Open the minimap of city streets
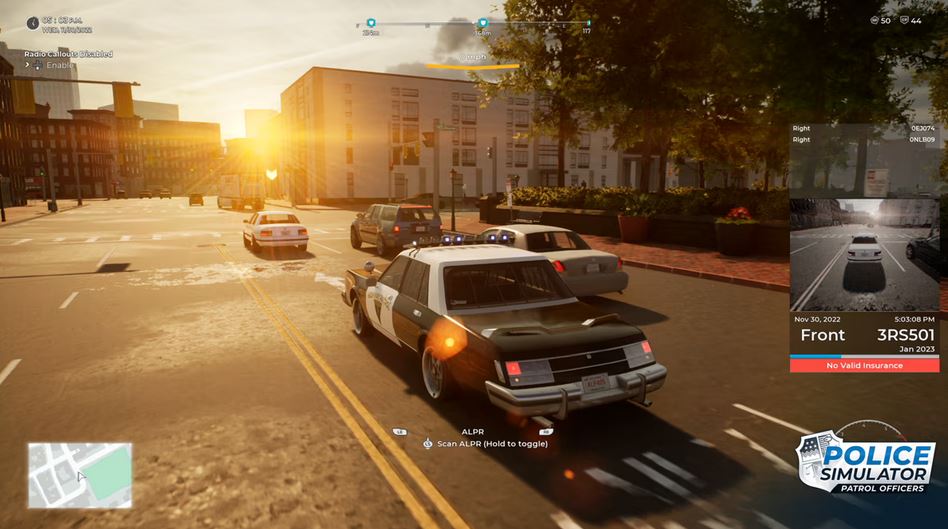This screenshot has height=529, width=948. [x=80, y=475]
